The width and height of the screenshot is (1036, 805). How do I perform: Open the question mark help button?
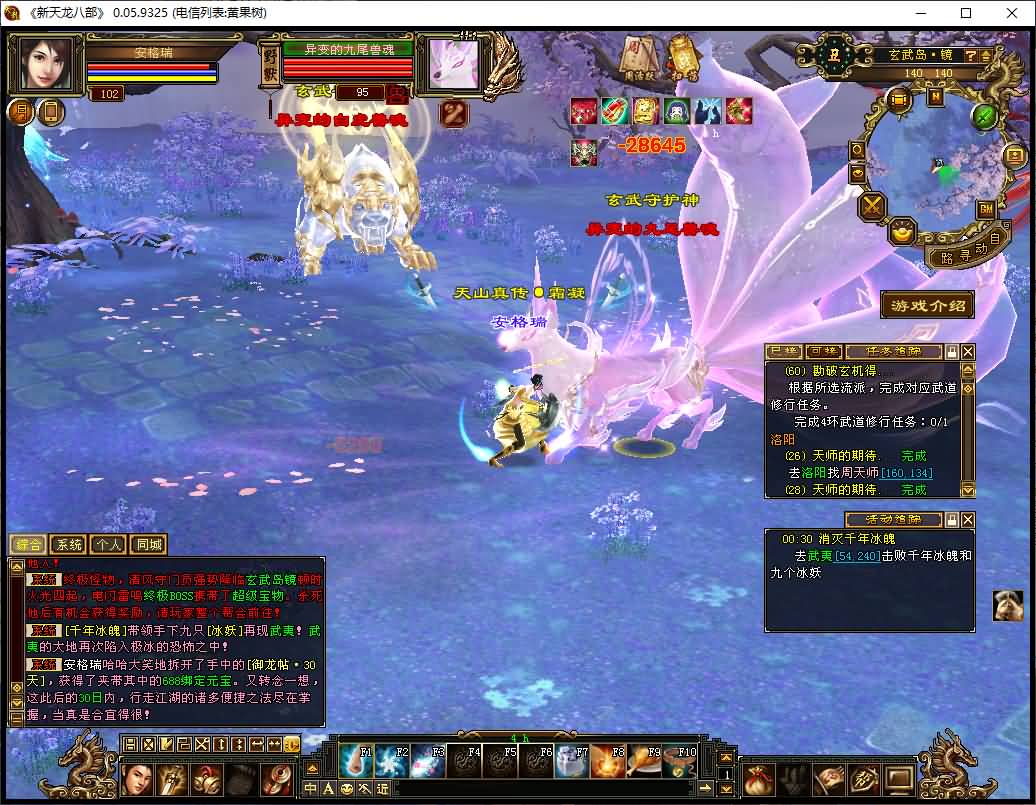(971, 56)
